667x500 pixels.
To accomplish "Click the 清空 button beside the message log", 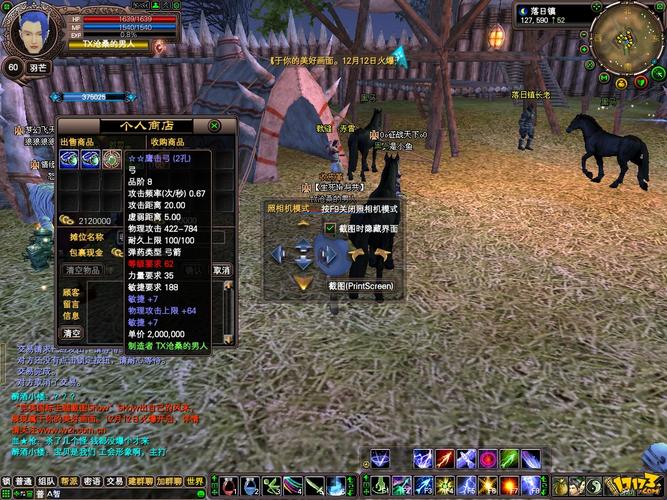I will [73, 332].
